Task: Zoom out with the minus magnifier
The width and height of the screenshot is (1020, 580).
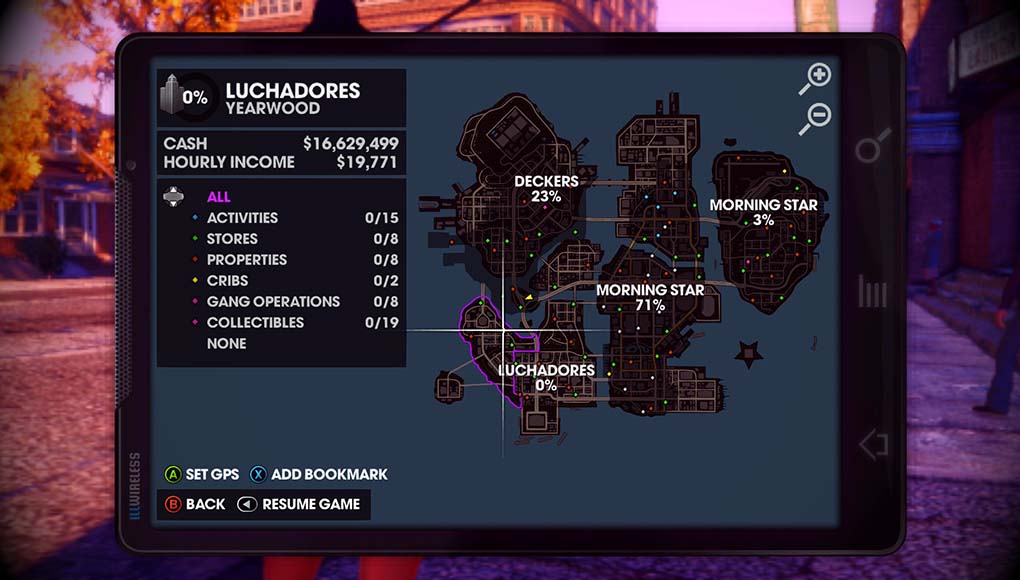Action: point(816,119)
